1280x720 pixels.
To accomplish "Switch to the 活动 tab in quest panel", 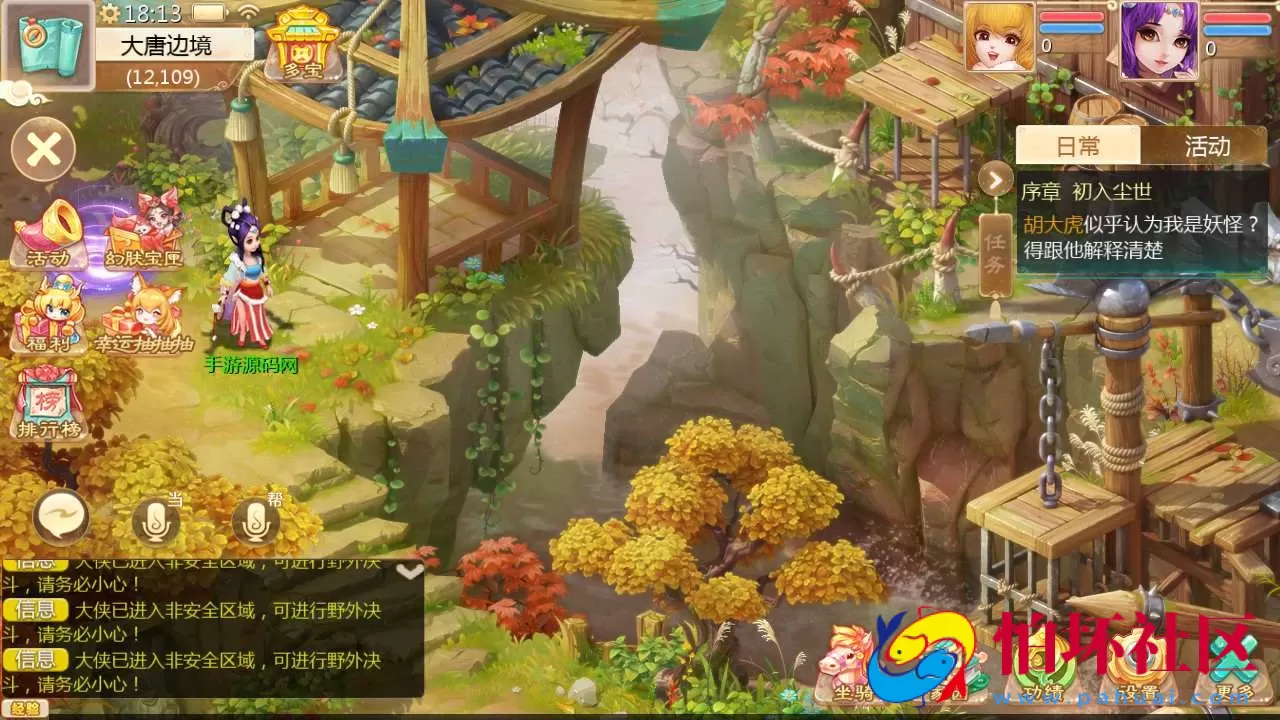I will click(1207, 146).
